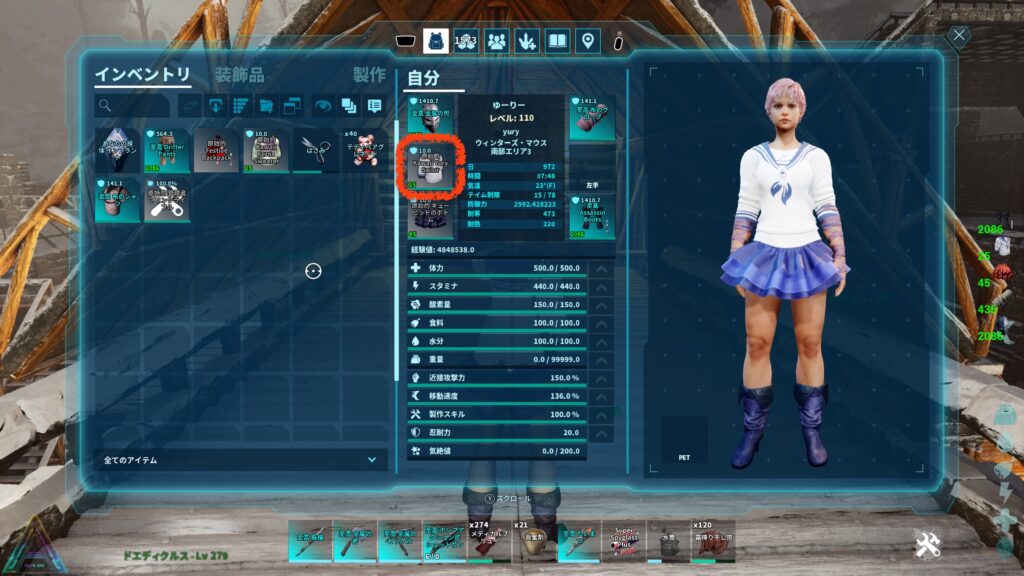
Task: Raise the 体力 stat with its arrow
Action: point(601,268)
